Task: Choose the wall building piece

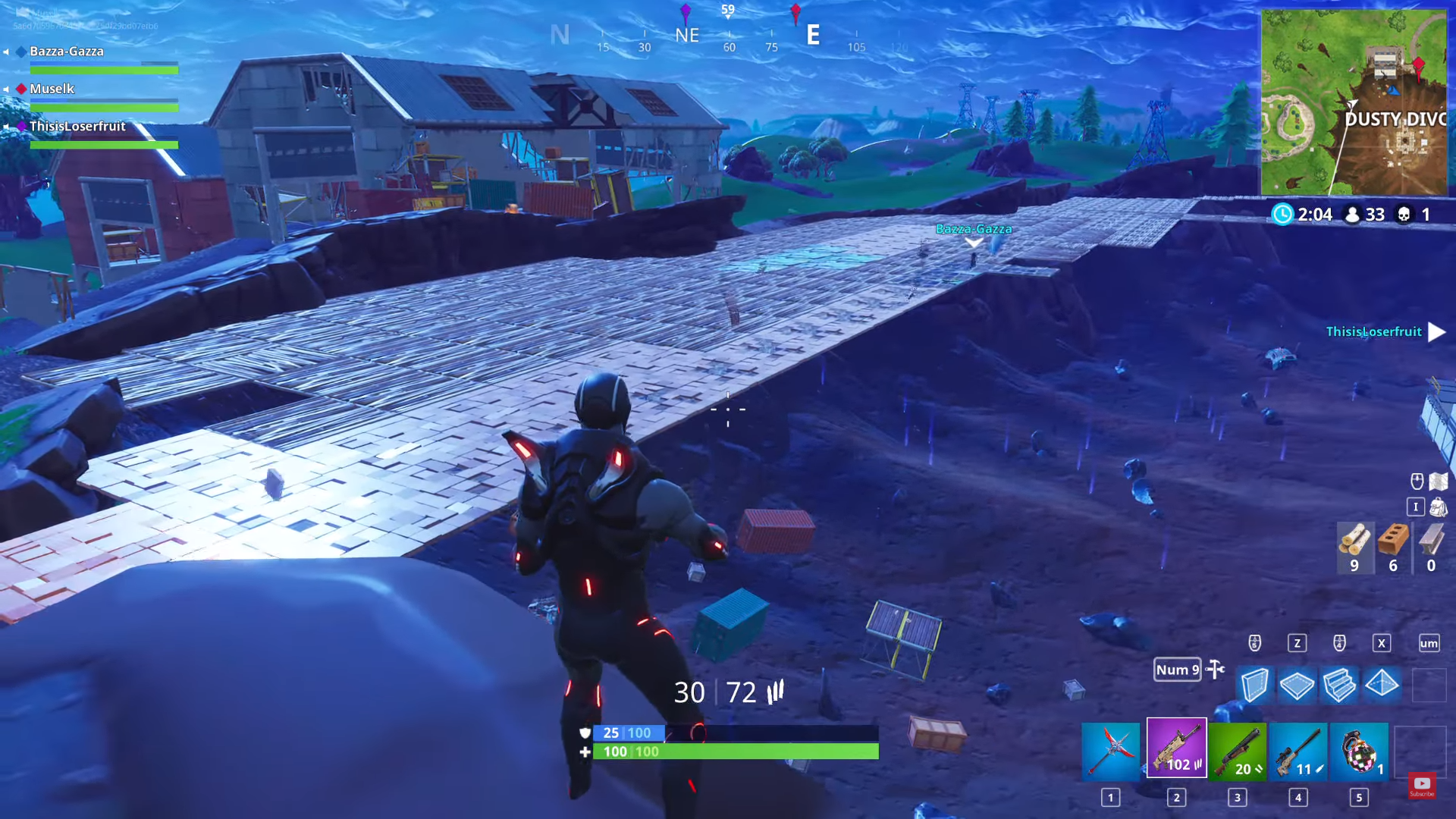Action: [1257, 685]
